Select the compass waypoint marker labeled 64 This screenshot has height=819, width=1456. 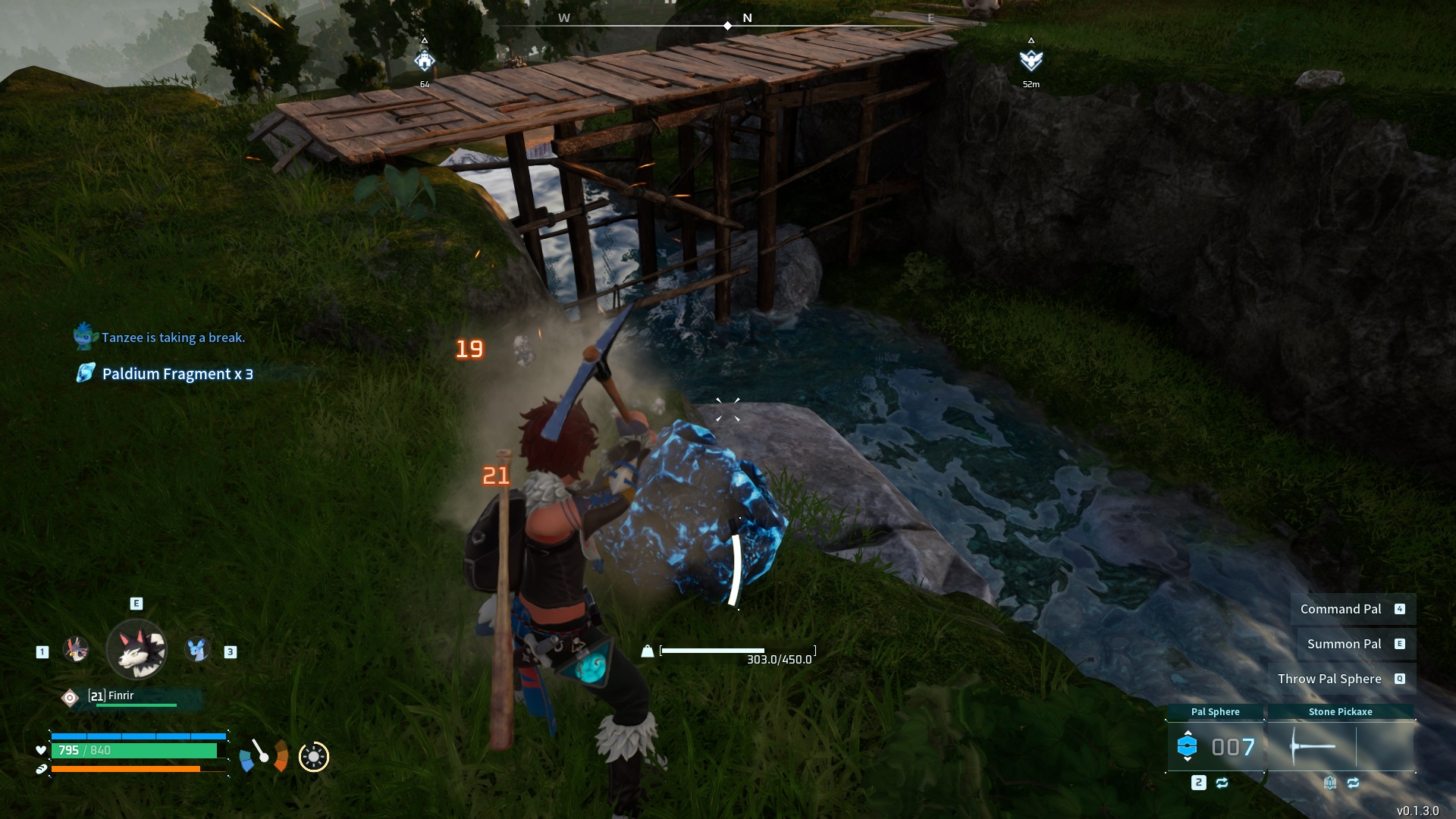point(425,61)
